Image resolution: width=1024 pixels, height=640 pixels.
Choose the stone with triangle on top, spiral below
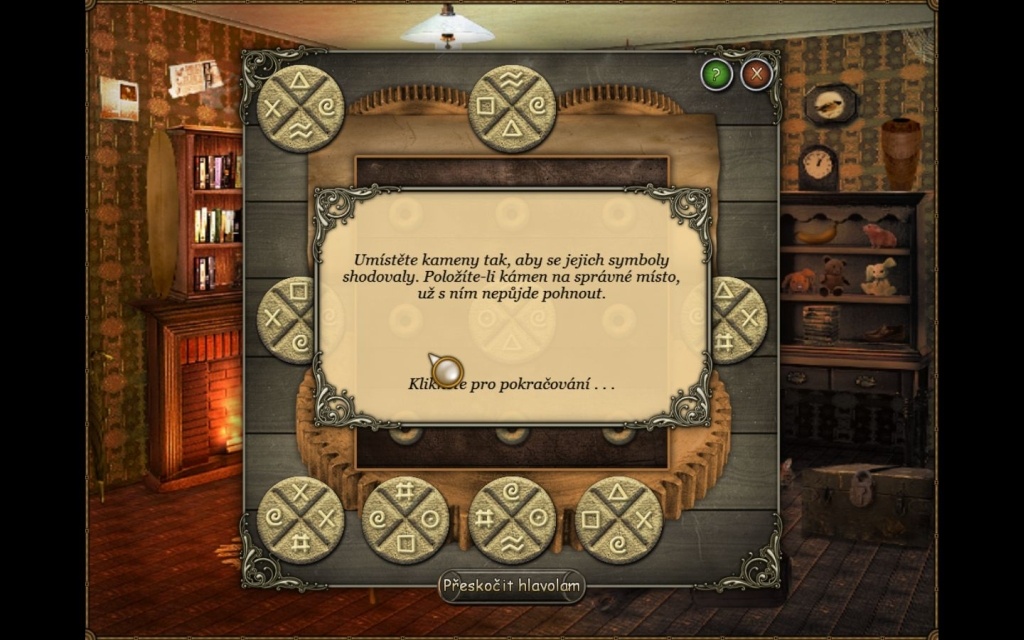pyautogui.click(x=618, y=519)
